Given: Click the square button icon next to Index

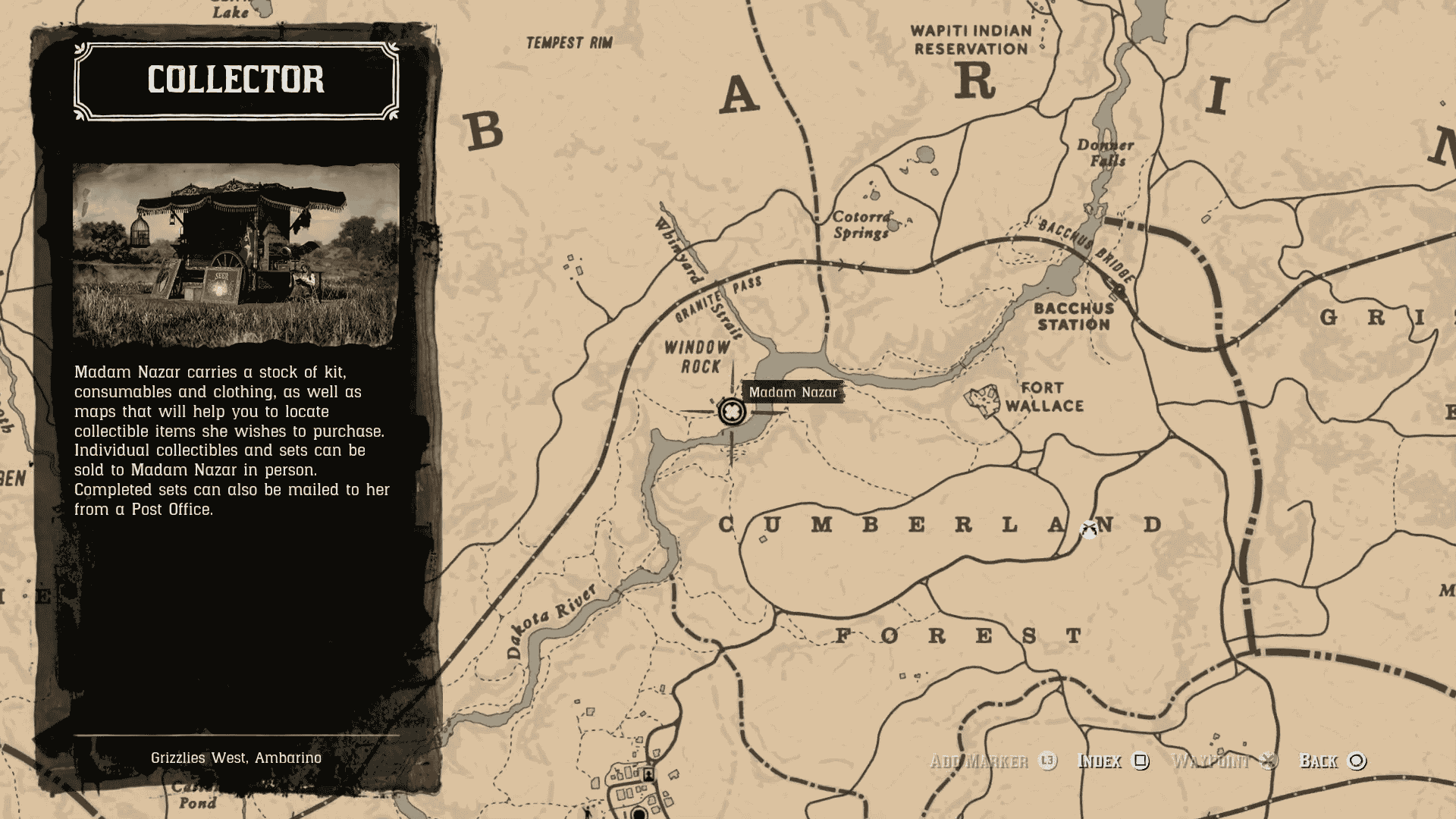Looking at the screenshot, I should pos(1139,761).
